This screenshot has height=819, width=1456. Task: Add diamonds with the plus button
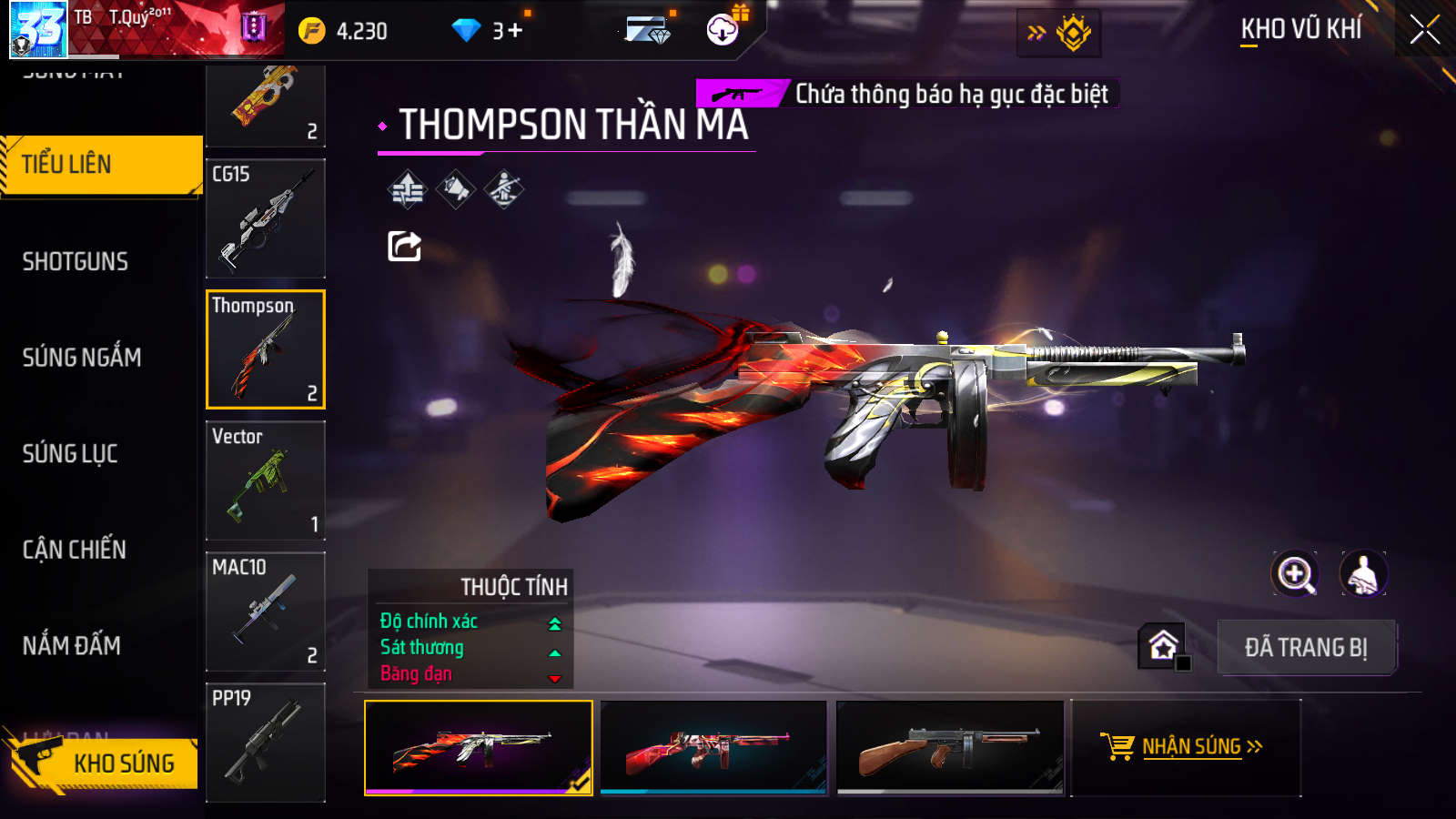[515, 31]
